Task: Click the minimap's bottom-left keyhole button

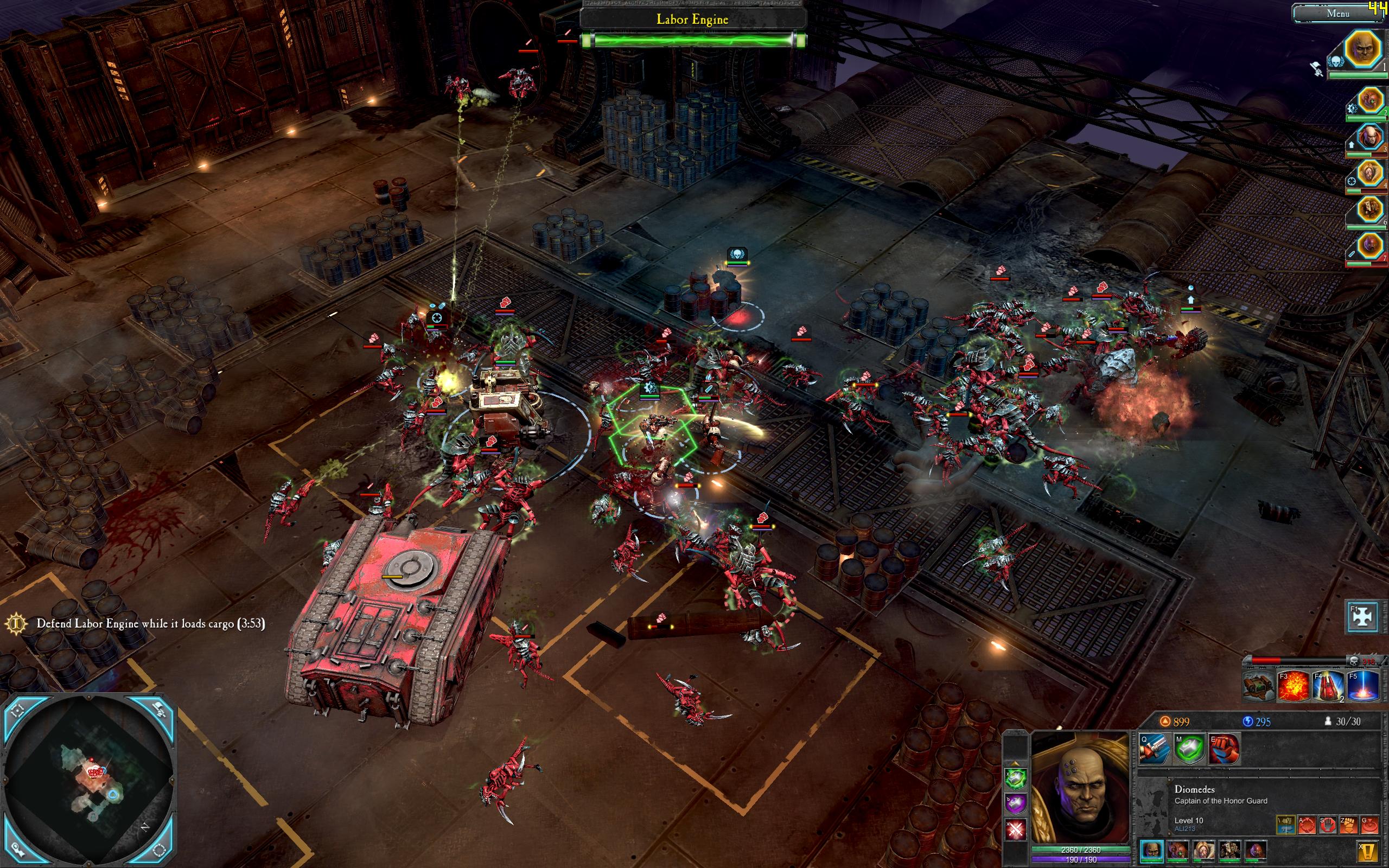Action: click(17, 851)
